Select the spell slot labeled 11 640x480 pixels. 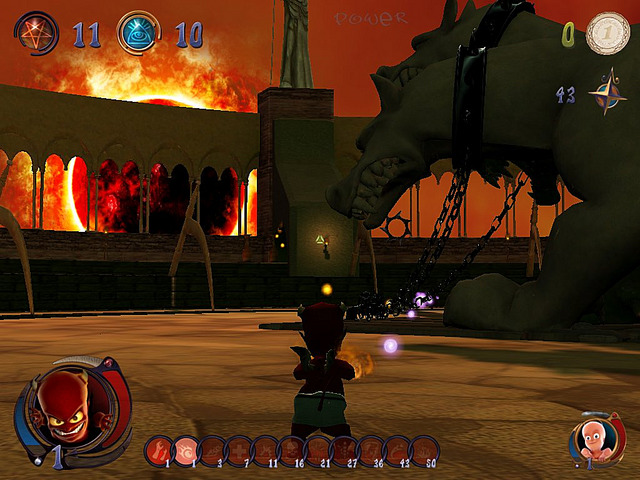coord(265,450)
